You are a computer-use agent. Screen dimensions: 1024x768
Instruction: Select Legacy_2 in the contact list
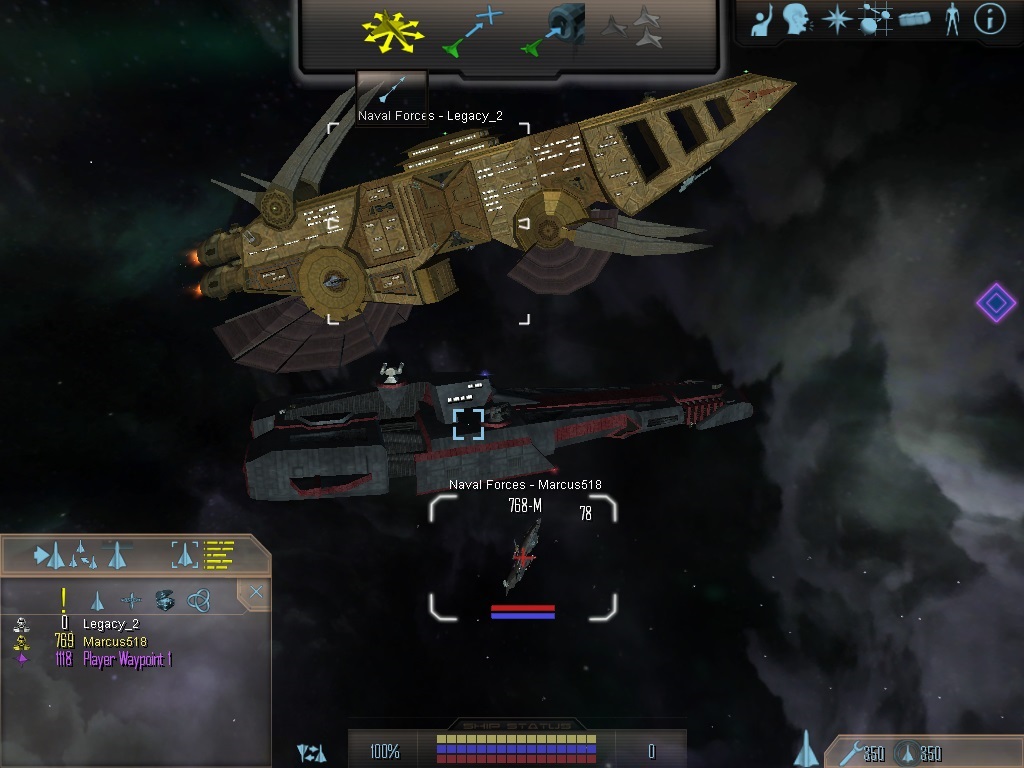point(110,624)
